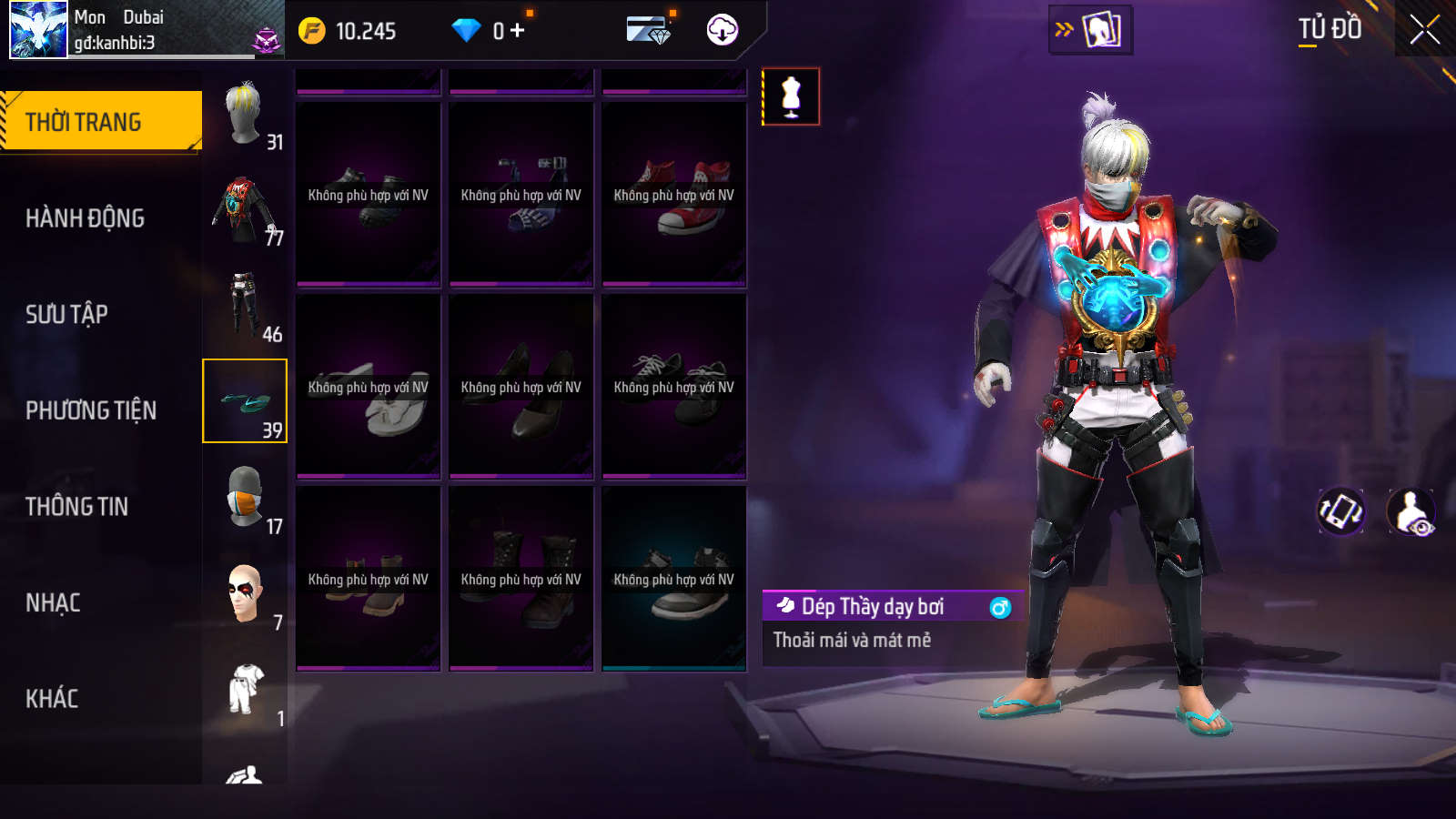Switch to the HÀNH ĐỘNG tab
The height and width of the screenshot is (819, 1456).
85,218
